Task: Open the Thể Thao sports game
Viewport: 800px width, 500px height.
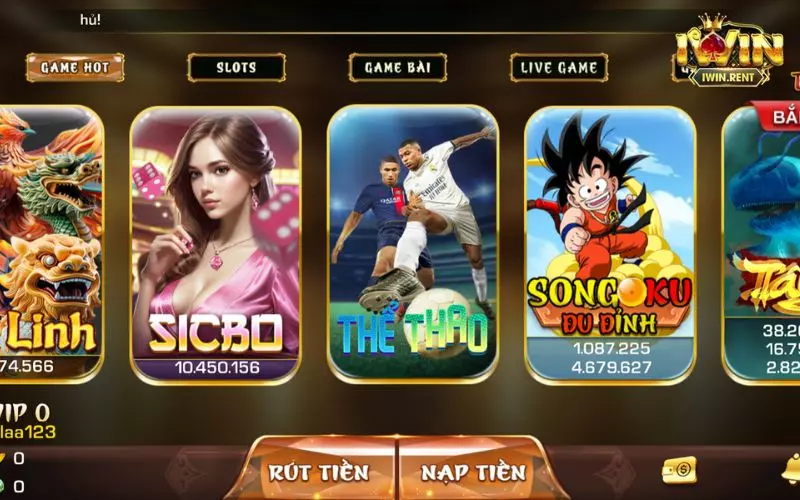Action: (x=412, y=245)
